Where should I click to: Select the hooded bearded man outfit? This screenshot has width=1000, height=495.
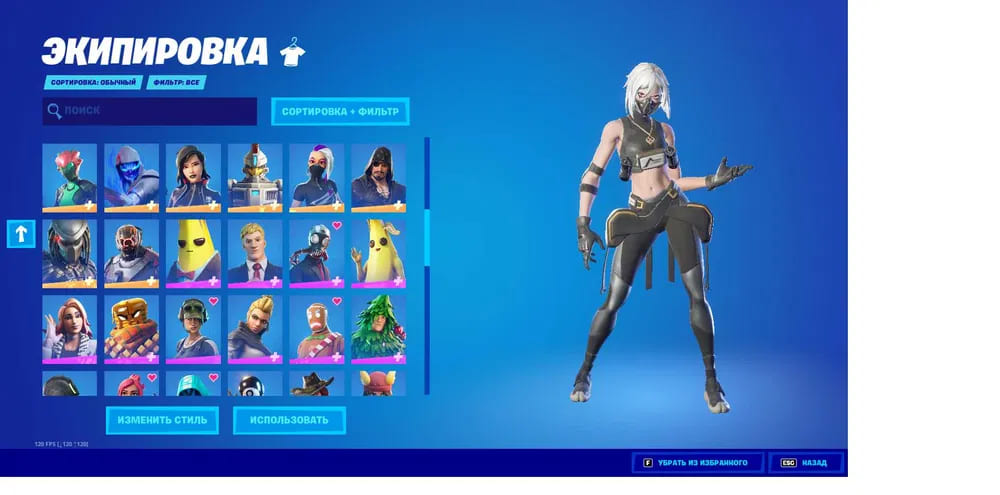(379, 177)
